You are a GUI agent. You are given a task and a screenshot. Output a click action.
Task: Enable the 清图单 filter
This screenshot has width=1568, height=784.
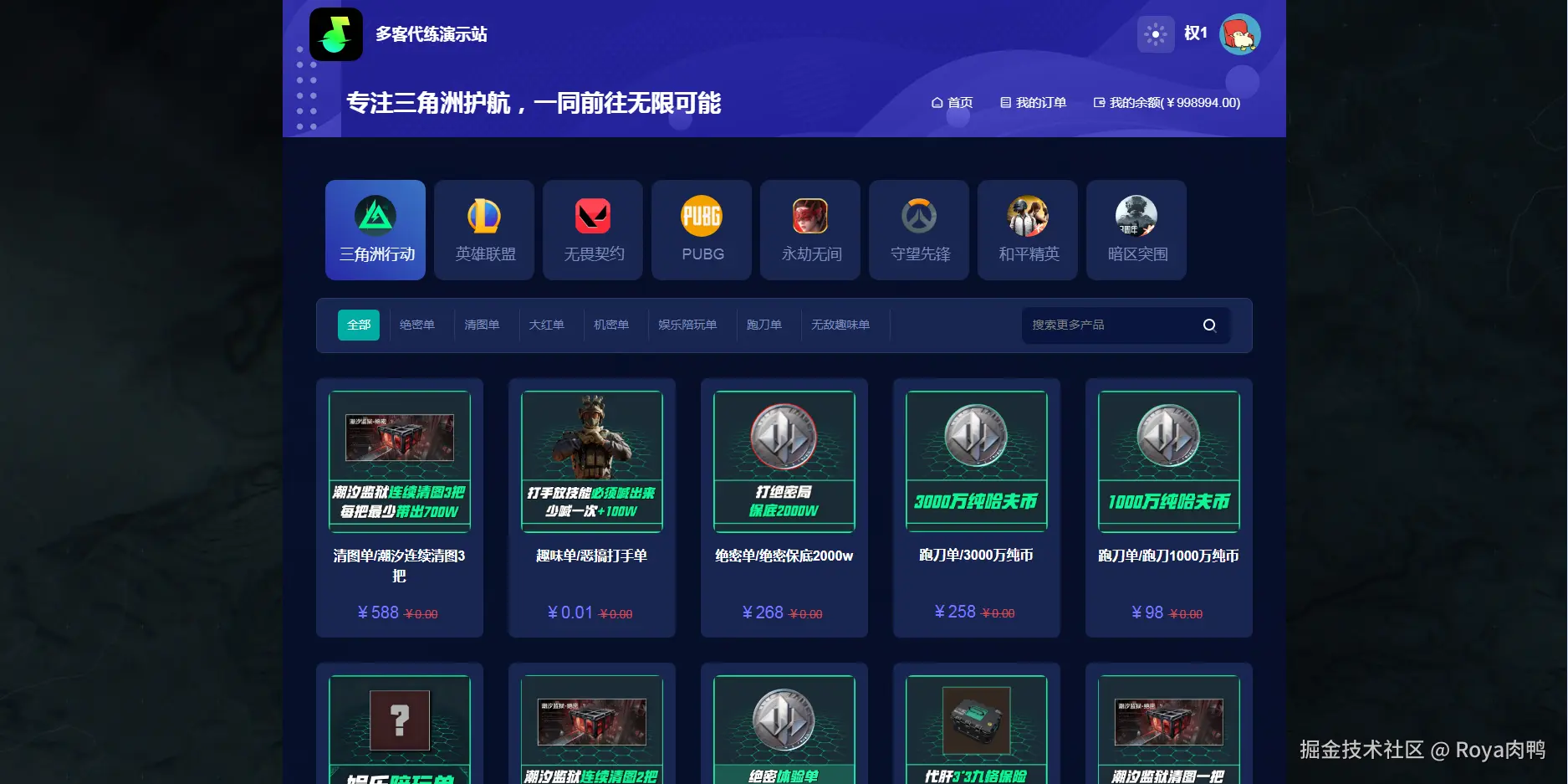483,325
